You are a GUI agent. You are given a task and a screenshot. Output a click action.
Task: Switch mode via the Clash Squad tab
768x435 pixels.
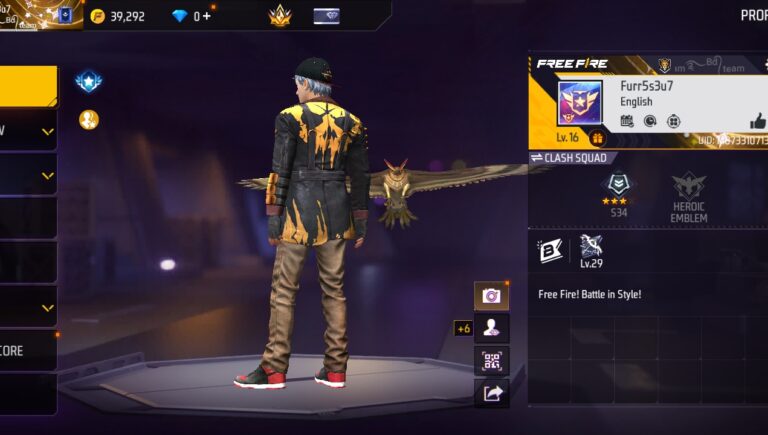coord(568,158)
